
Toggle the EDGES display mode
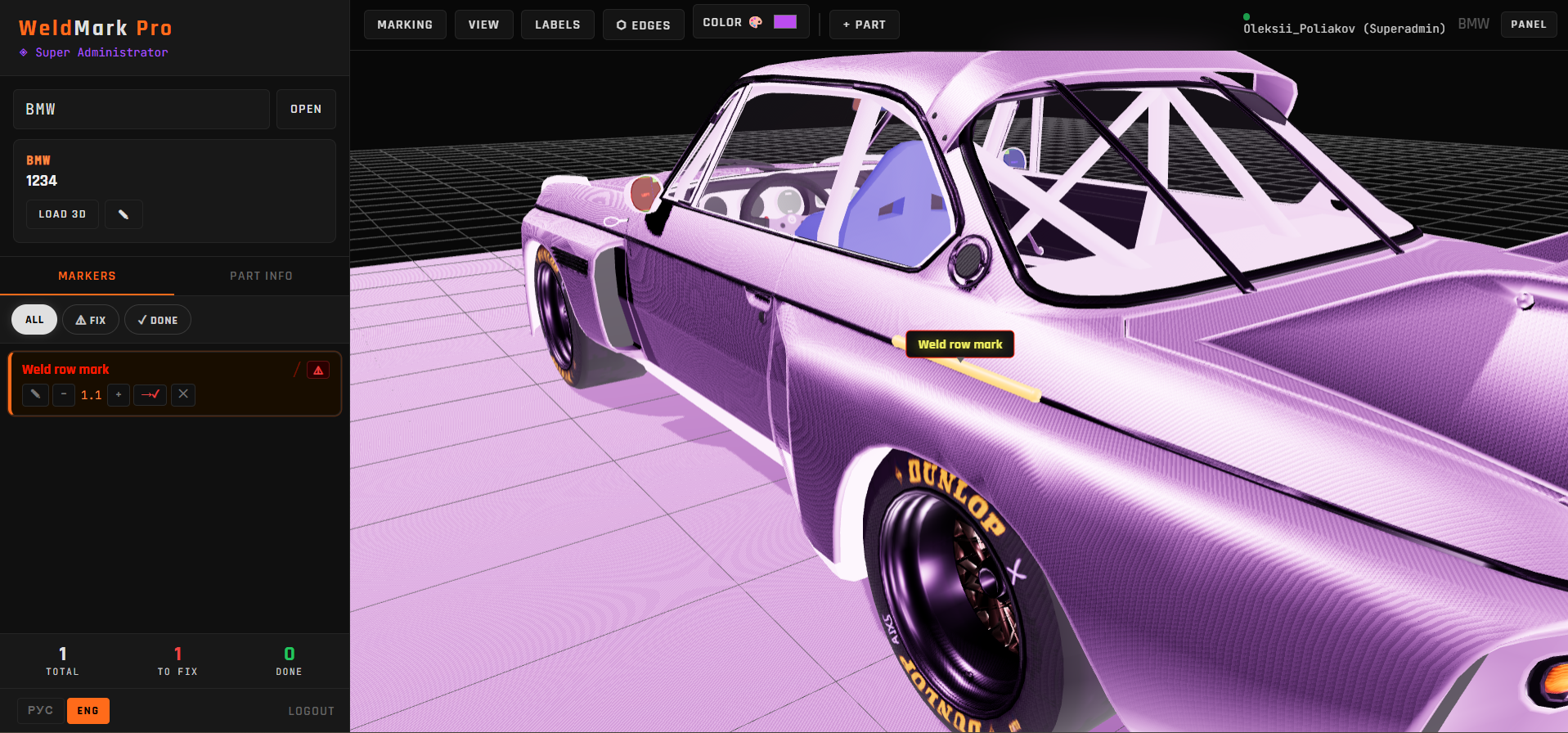click(x=643, y=25)
